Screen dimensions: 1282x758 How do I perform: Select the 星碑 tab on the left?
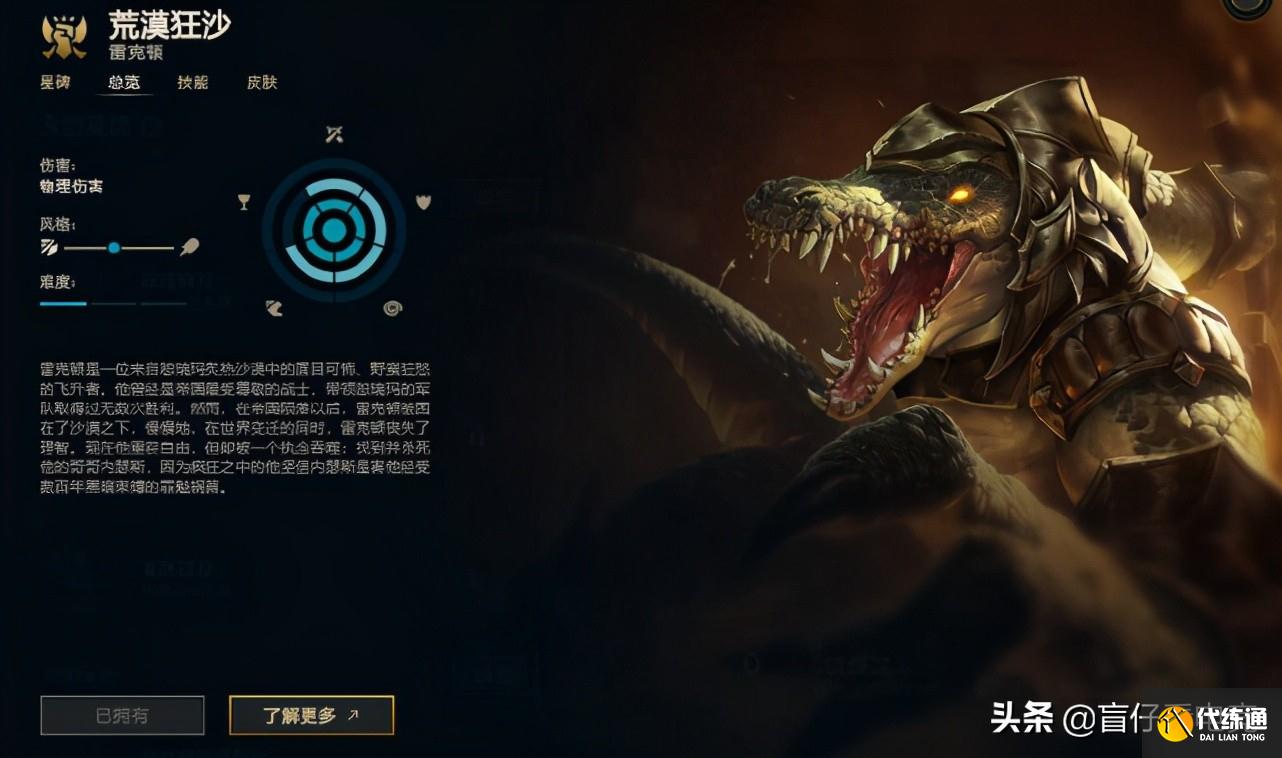(55, 83)
